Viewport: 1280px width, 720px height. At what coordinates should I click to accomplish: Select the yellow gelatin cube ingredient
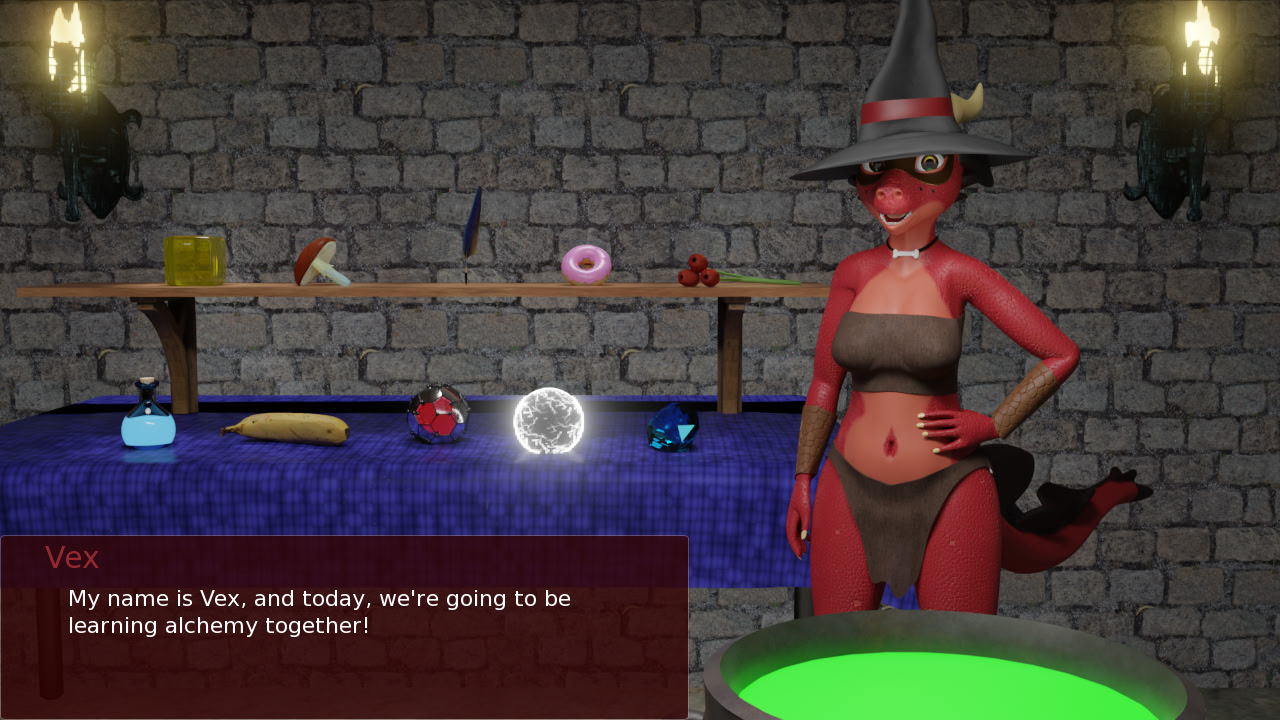point(196,261)
